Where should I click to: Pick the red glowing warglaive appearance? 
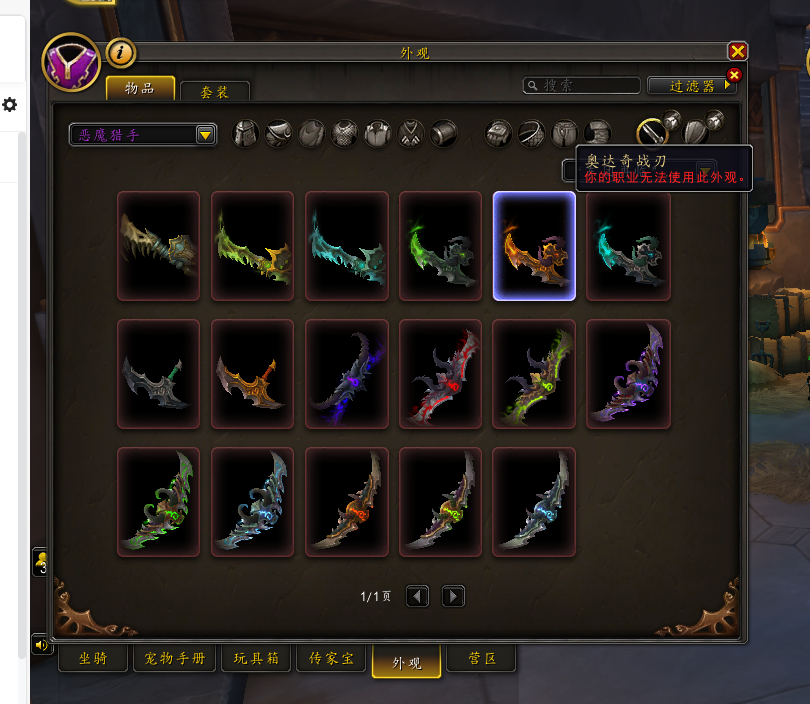tap(440, 374)
